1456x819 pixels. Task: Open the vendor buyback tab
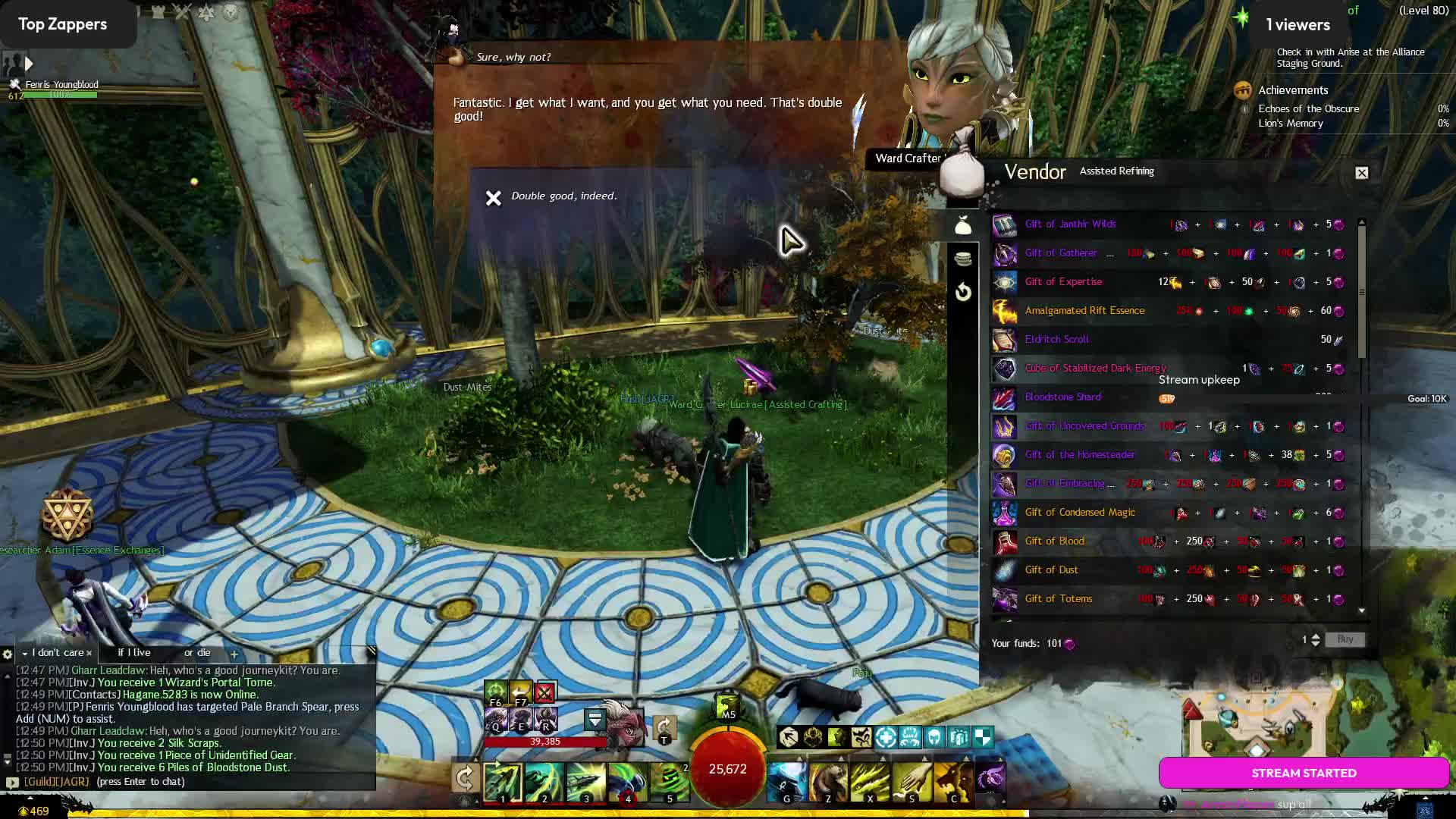(963, 292)
